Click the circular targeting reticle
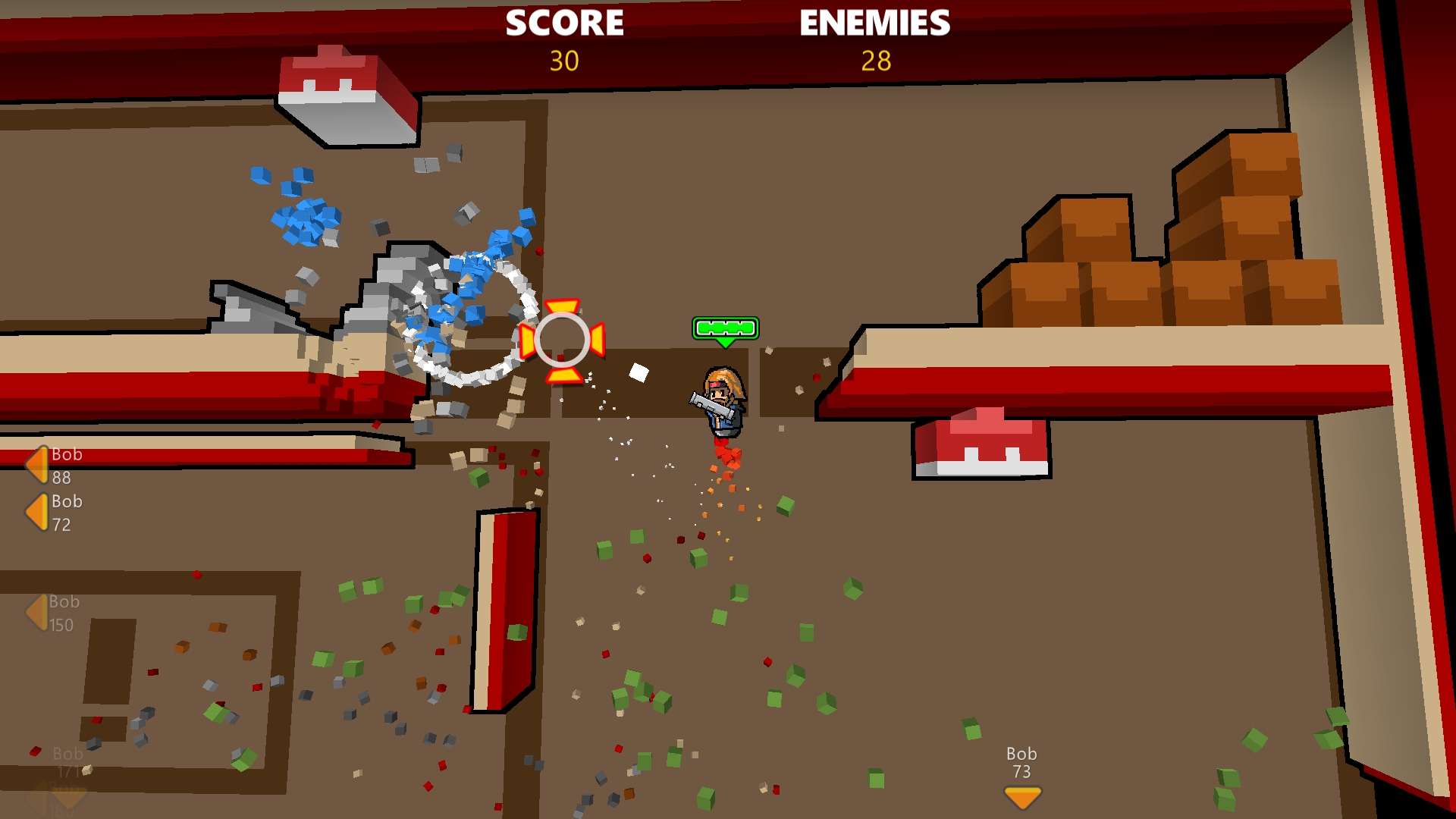The image size is (1456, 819). (x=563, y=341)
